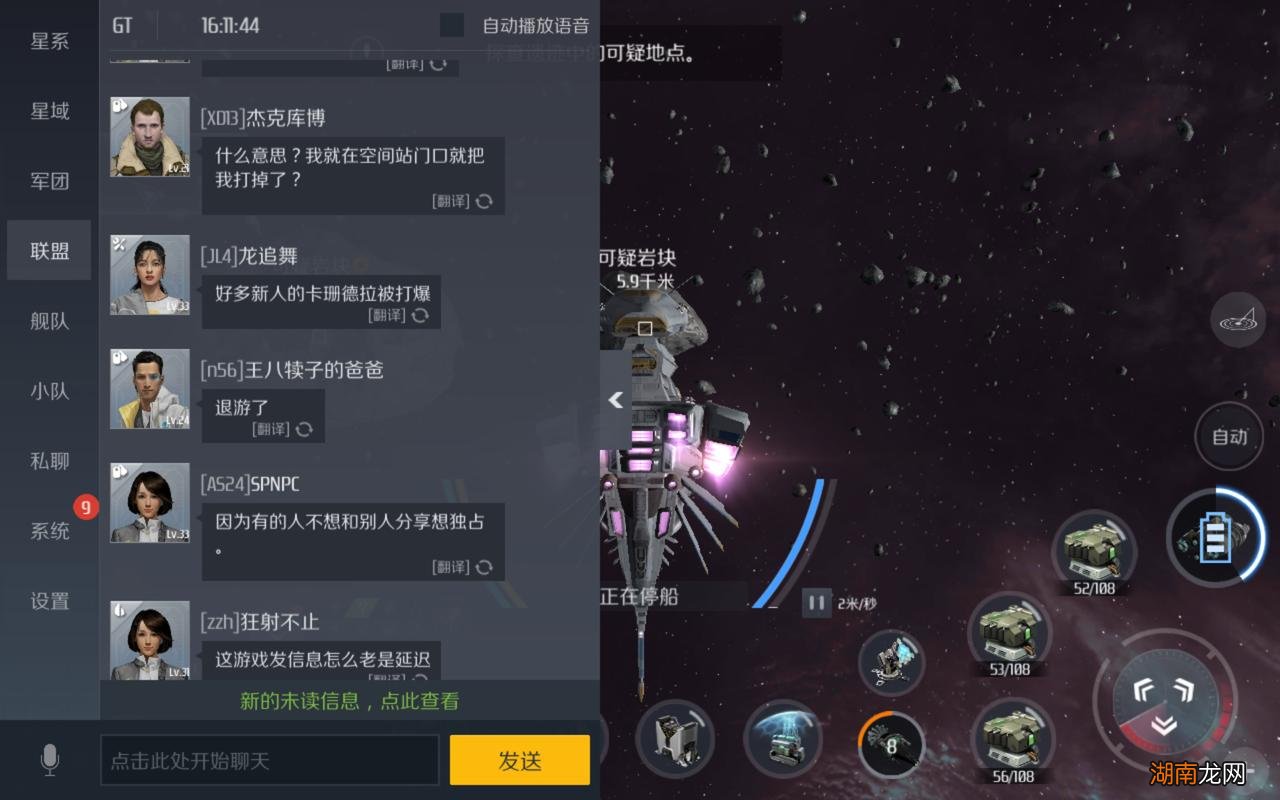
Task: Switch to the 舰队 channel tab
Action: [48, 321]
